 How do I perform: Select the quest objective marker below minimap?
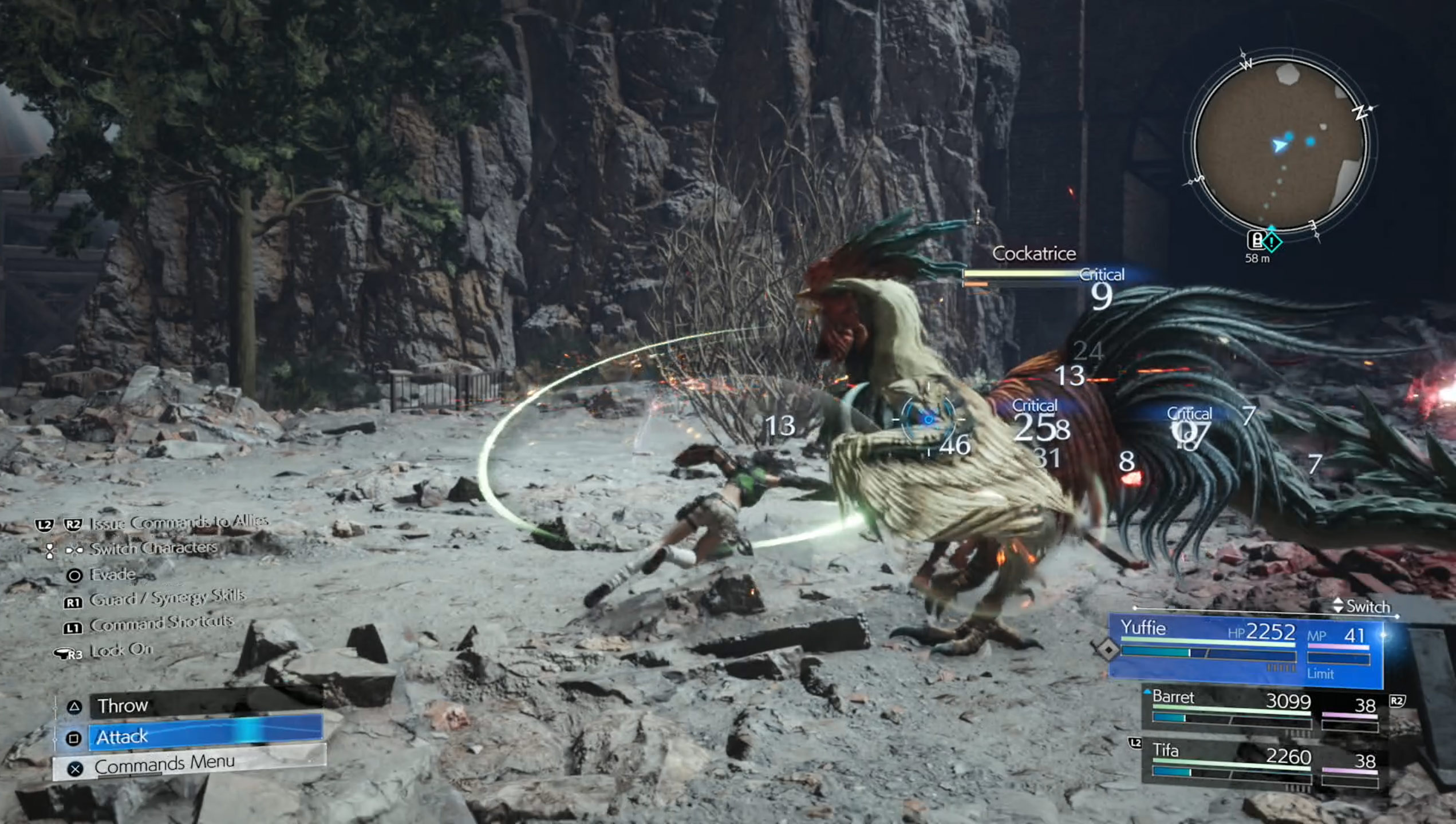1272,242
